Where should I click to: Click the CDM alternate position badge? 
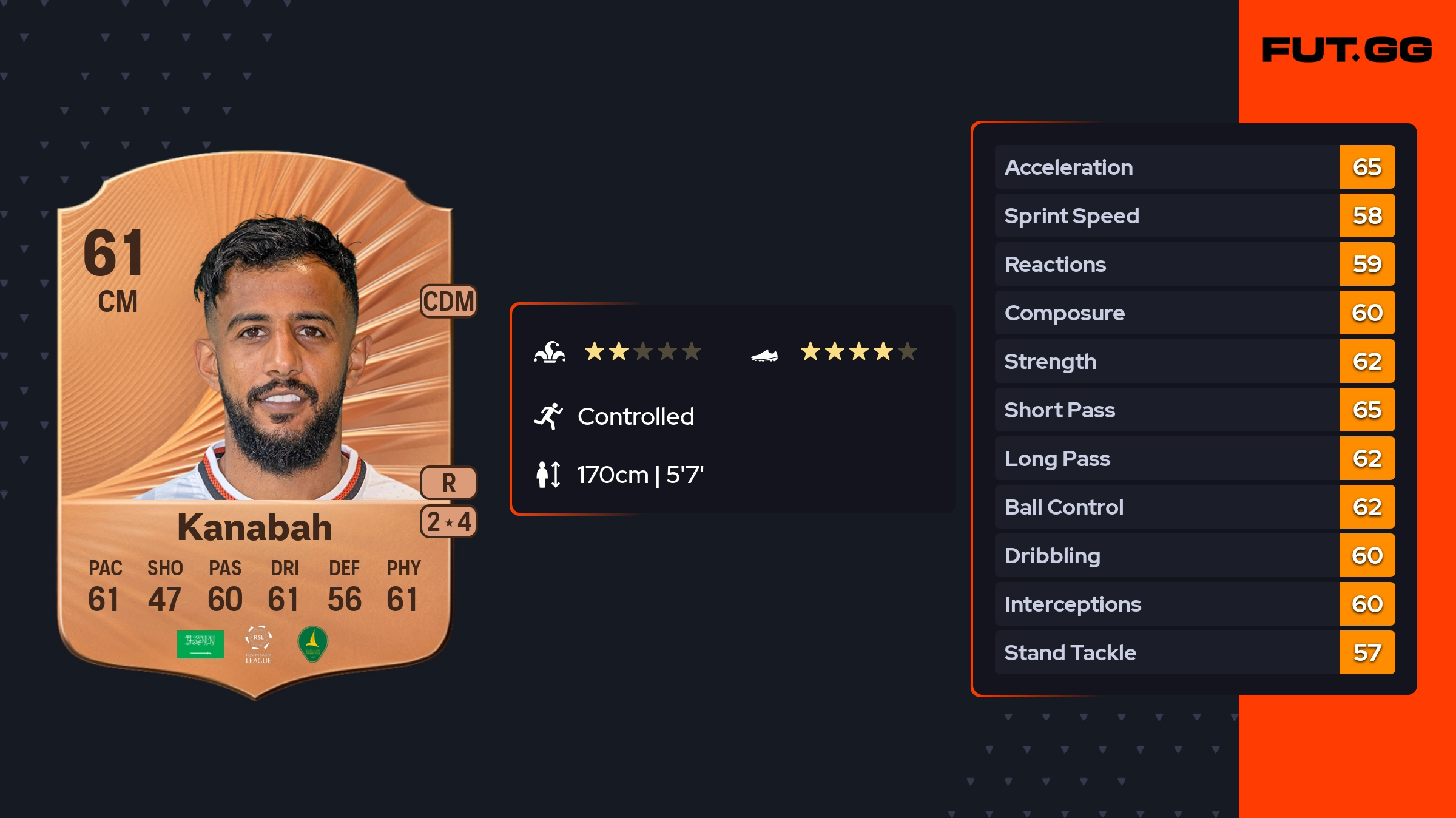click(448, 301)
